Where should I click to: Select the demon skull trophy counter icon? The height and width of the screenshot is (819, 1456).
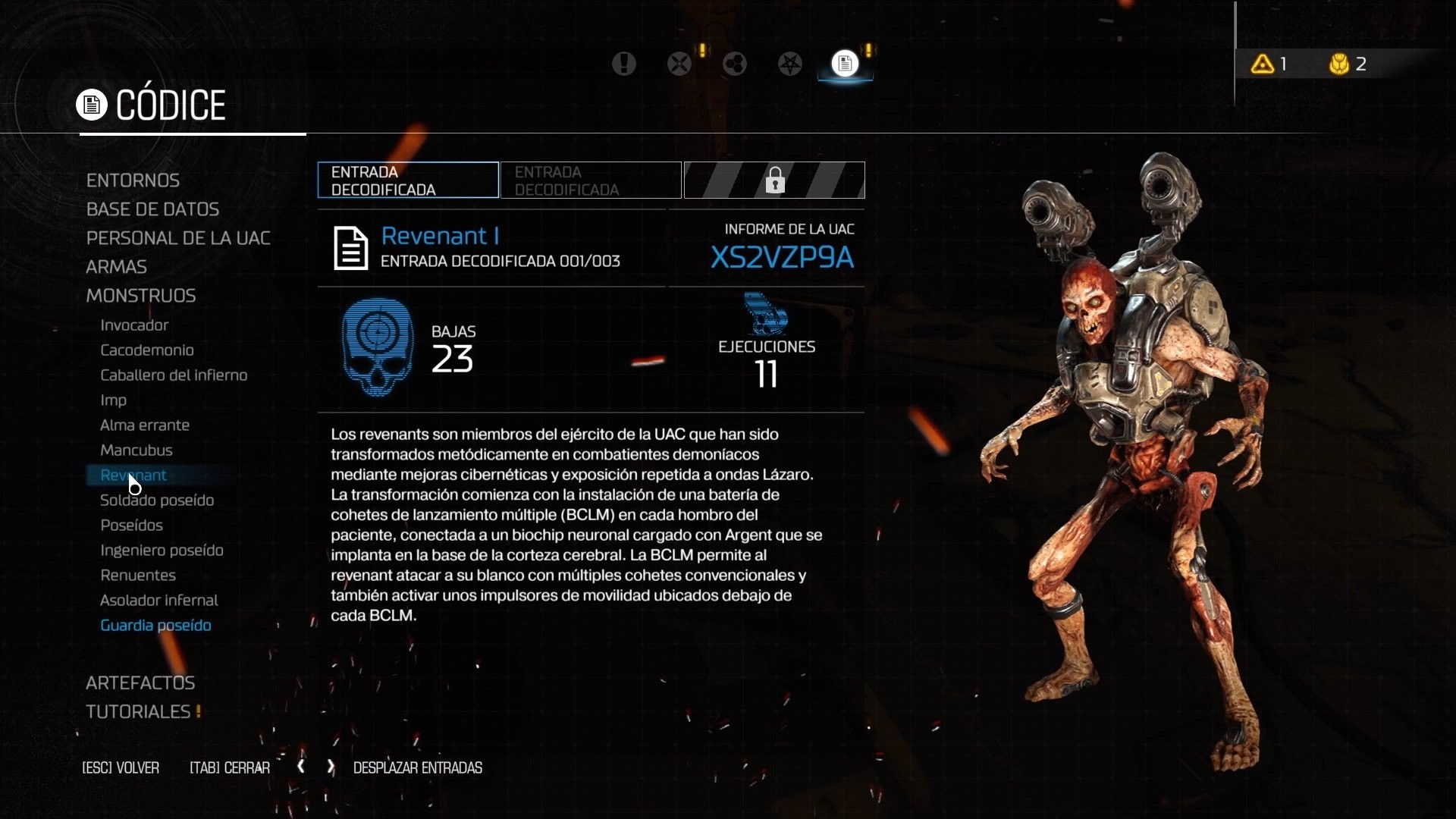[x=1339, y=64]
